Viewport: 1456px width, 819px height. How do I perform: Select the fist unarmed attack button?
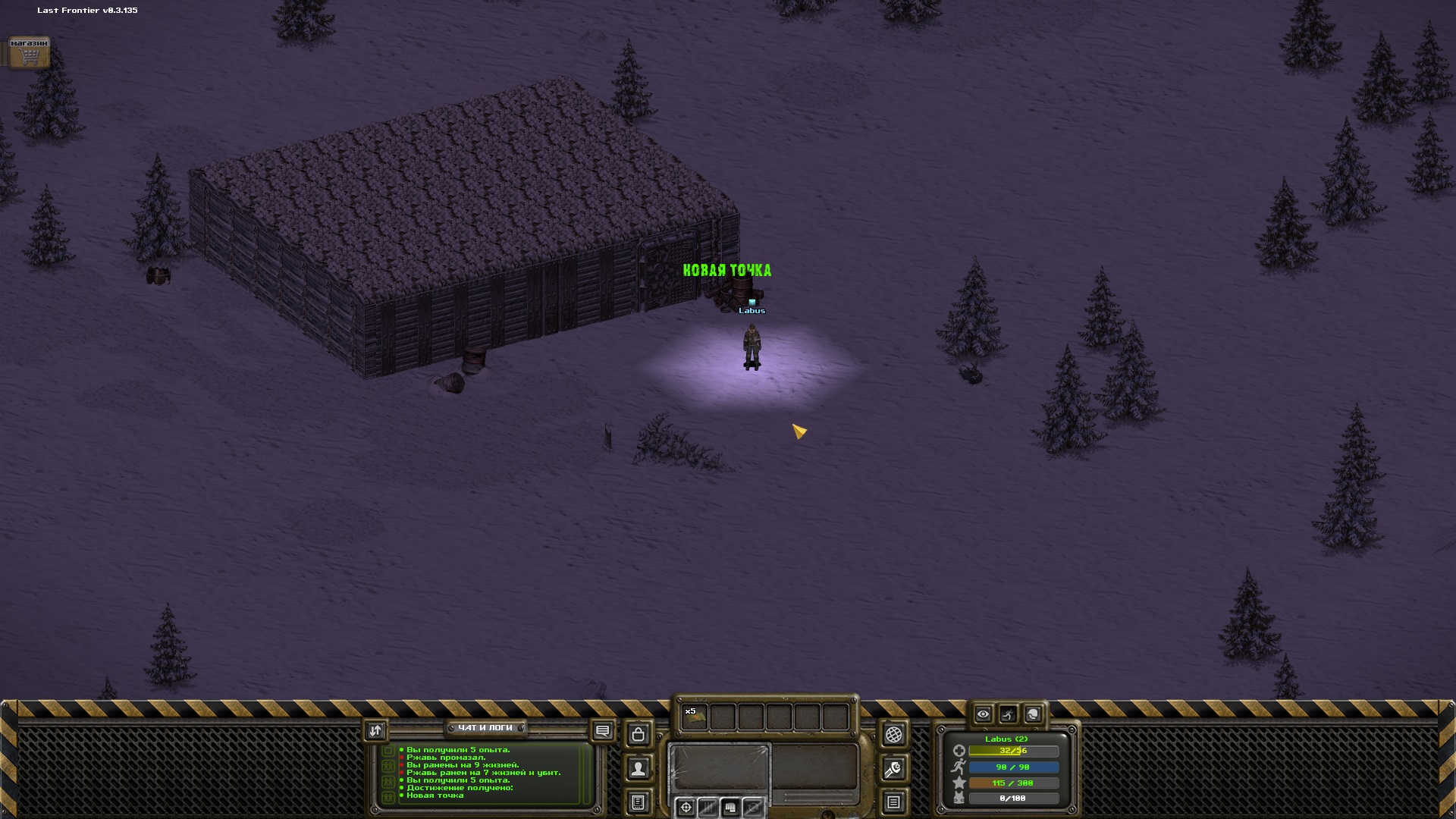(x=730, y=808)
